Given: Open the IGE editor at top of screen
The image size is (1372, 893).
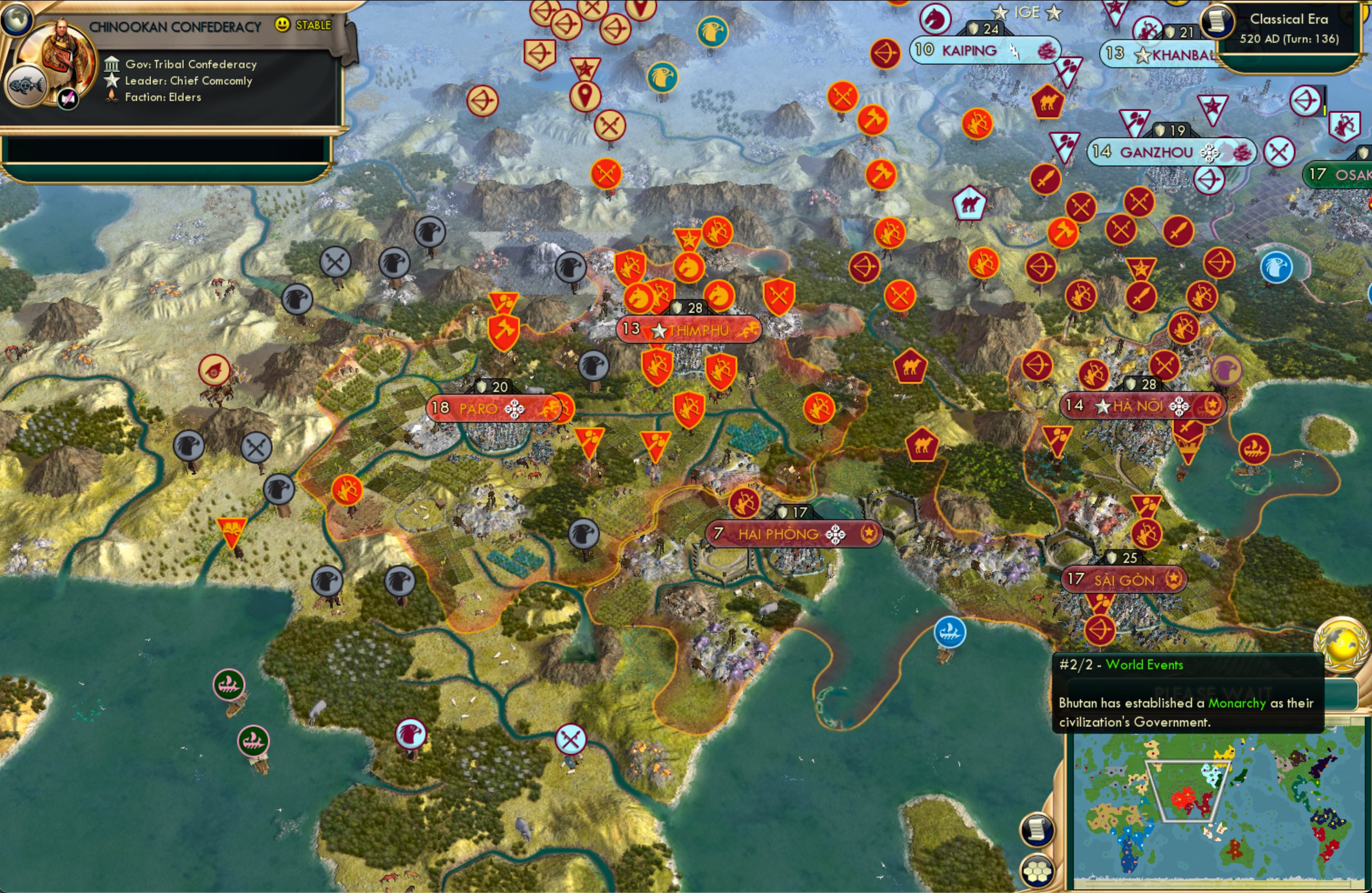Looking at the screenshot, I should [1027, 12].
